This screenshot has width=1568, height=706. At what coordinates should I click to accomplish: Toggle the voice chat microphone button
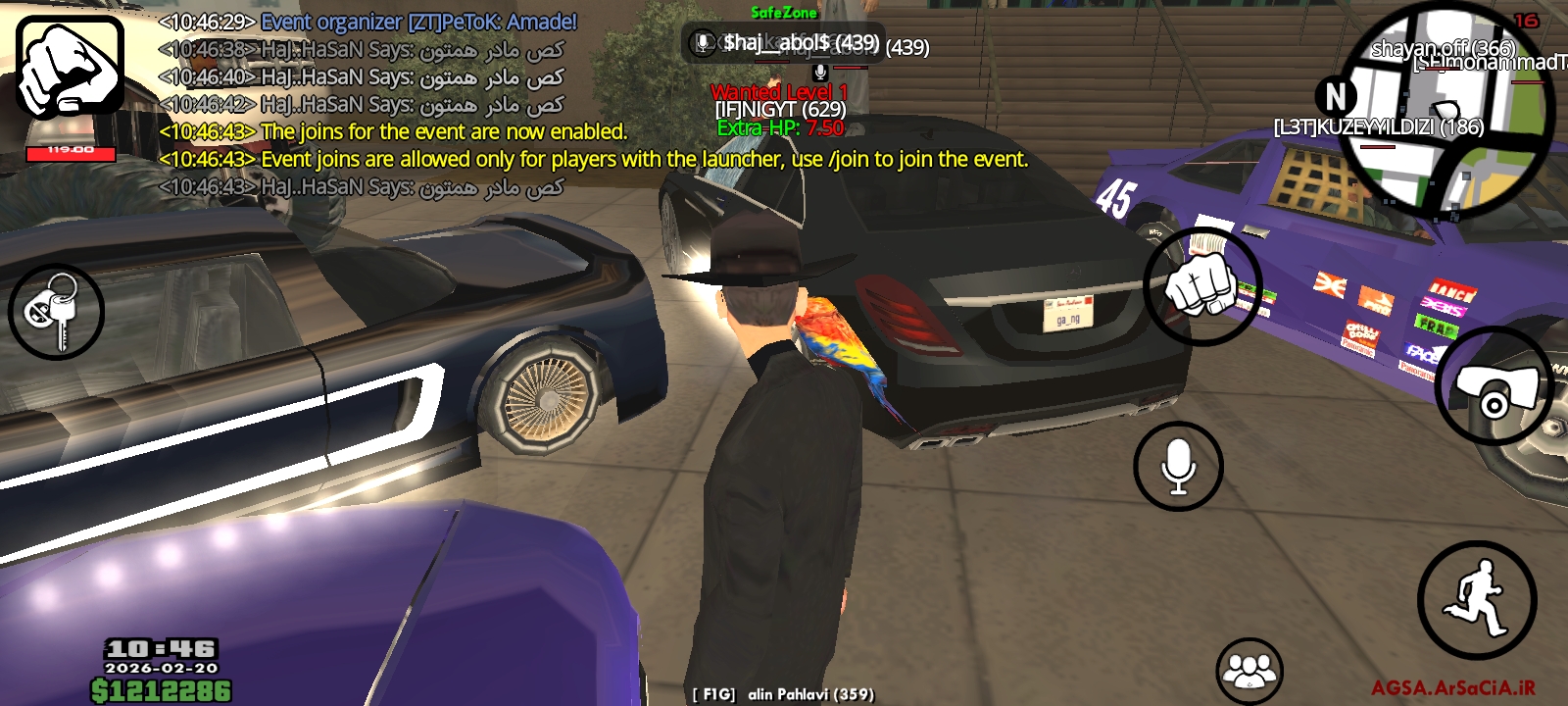tap(1178, 467)
